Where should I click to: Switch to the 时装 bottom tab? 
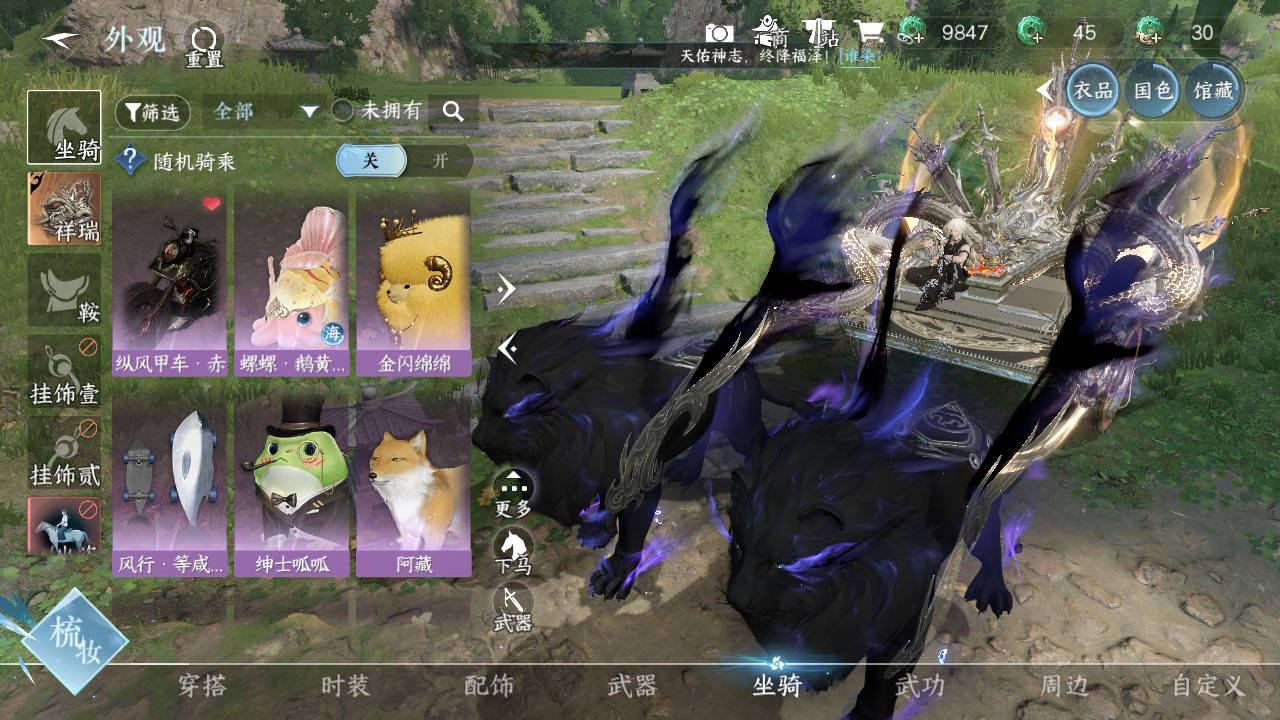[x=345, y=686]
